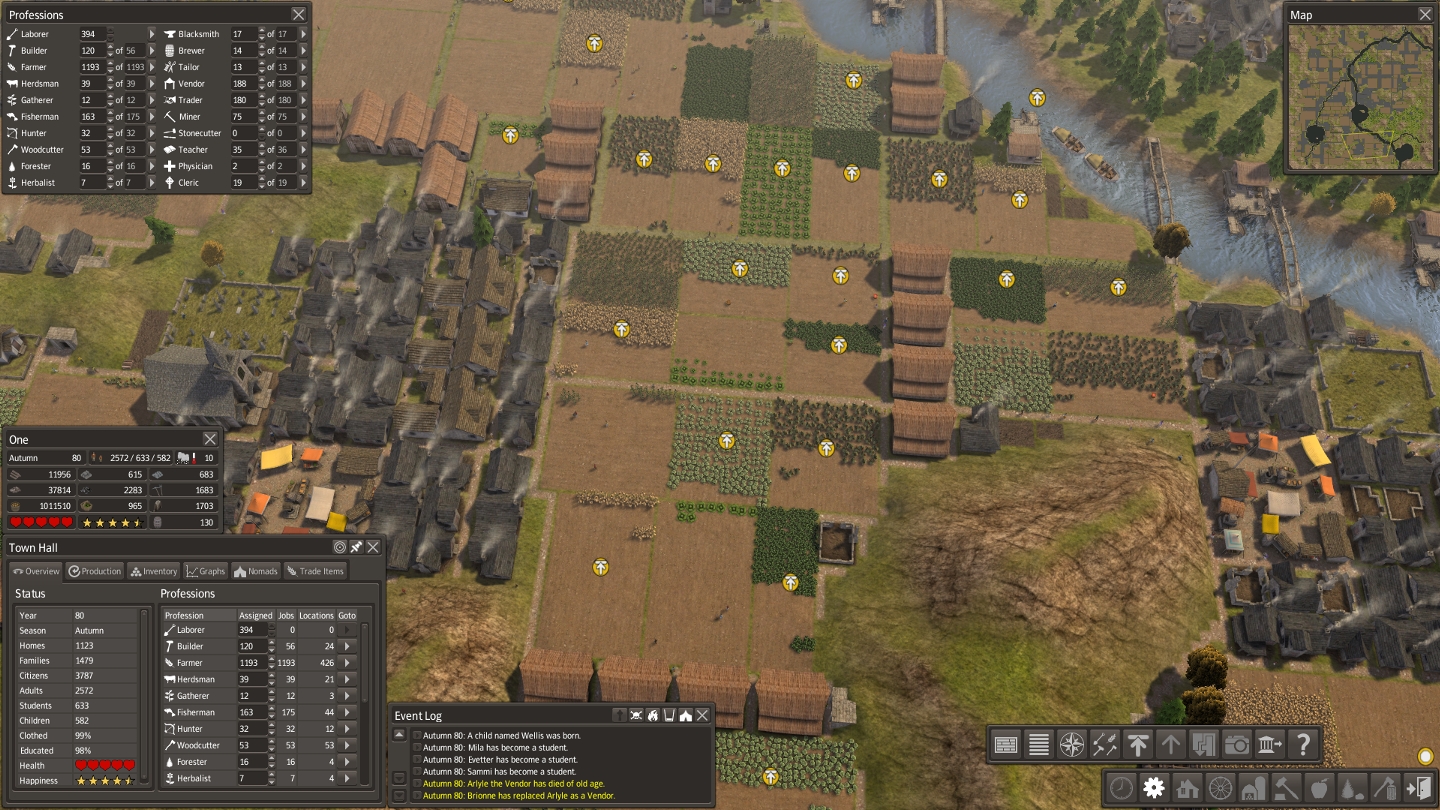Select the gear tools toolbar button
The image size is (1440, 810).
(1154, 787)
